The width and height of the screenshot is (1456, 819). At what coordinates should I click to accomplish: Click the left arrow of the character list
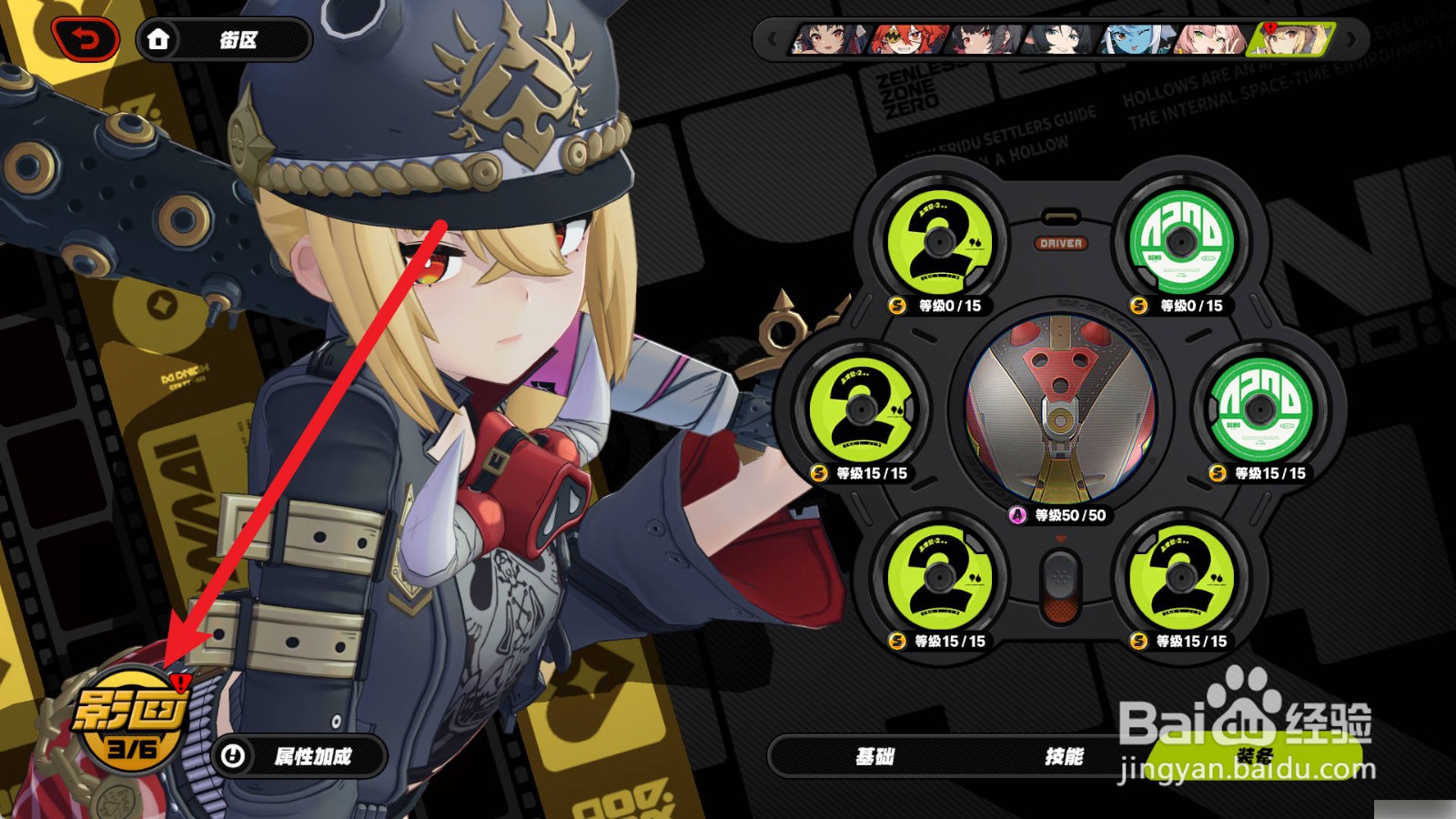pyautogui.click(x=772, y=40)
